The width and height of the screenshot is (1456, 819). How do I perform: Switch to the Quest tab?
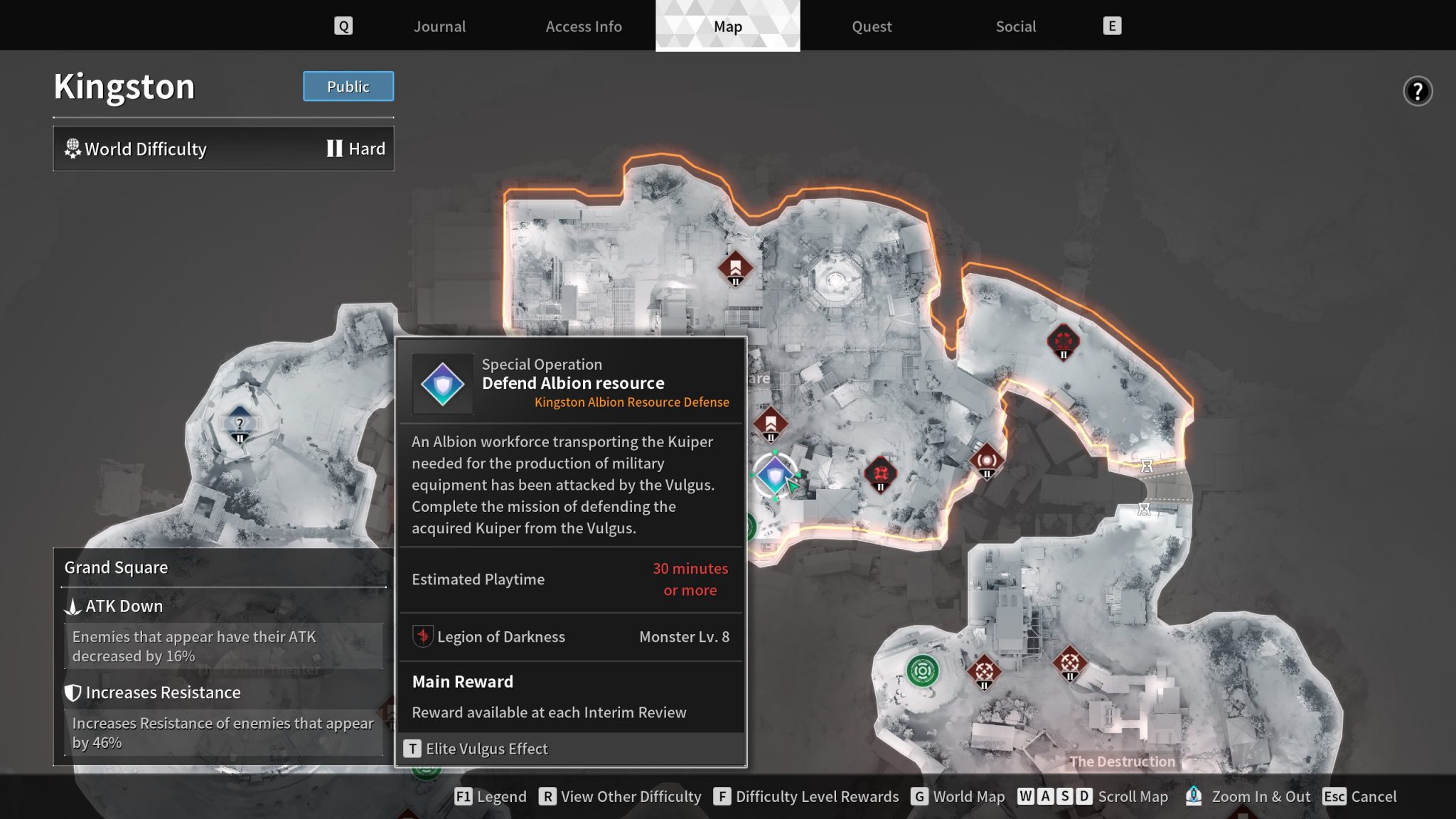coord(872,26)
